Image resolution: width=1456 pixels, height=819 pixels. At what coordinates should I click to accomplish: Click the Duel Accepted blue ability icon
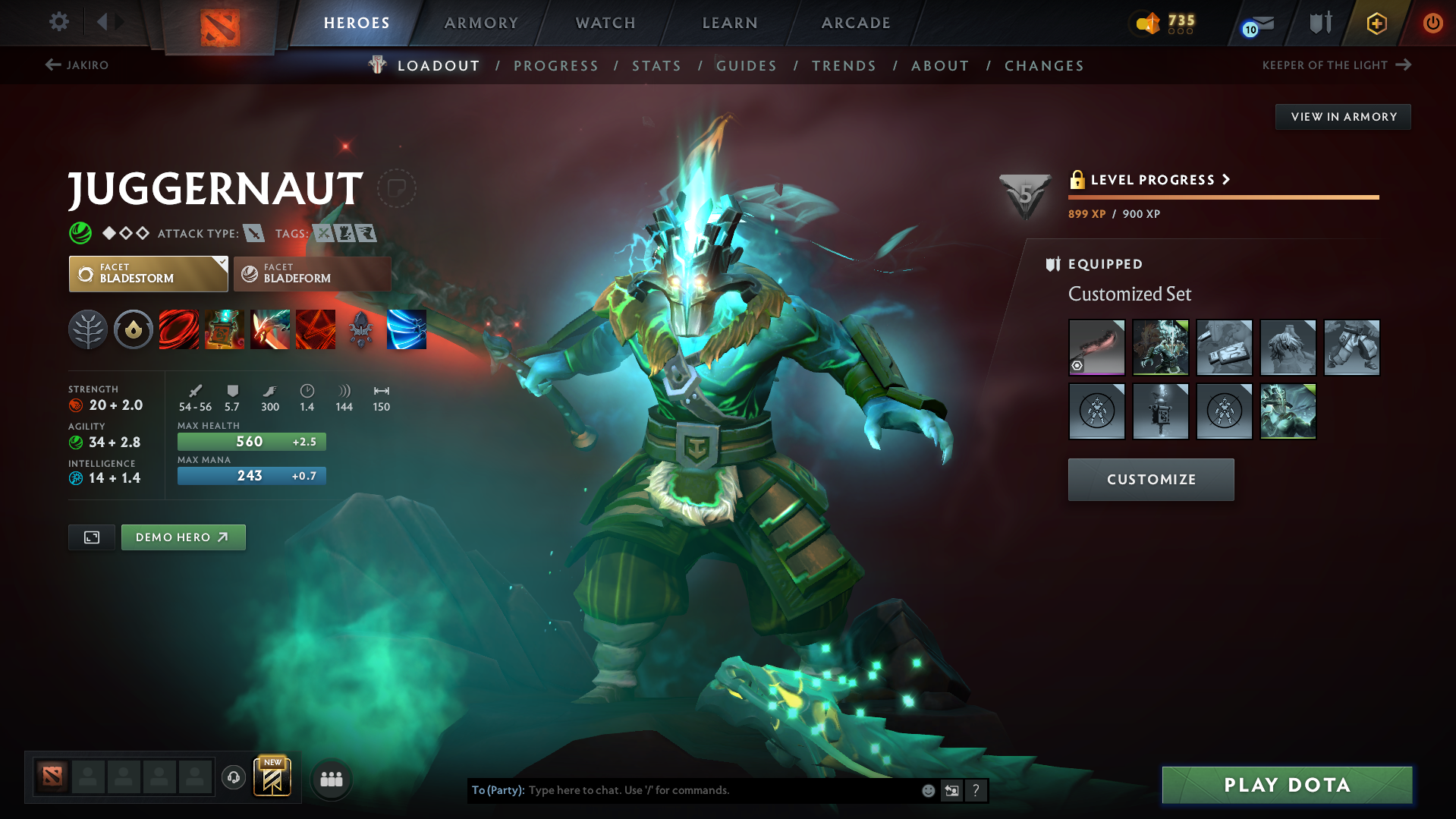click(407, 329)
